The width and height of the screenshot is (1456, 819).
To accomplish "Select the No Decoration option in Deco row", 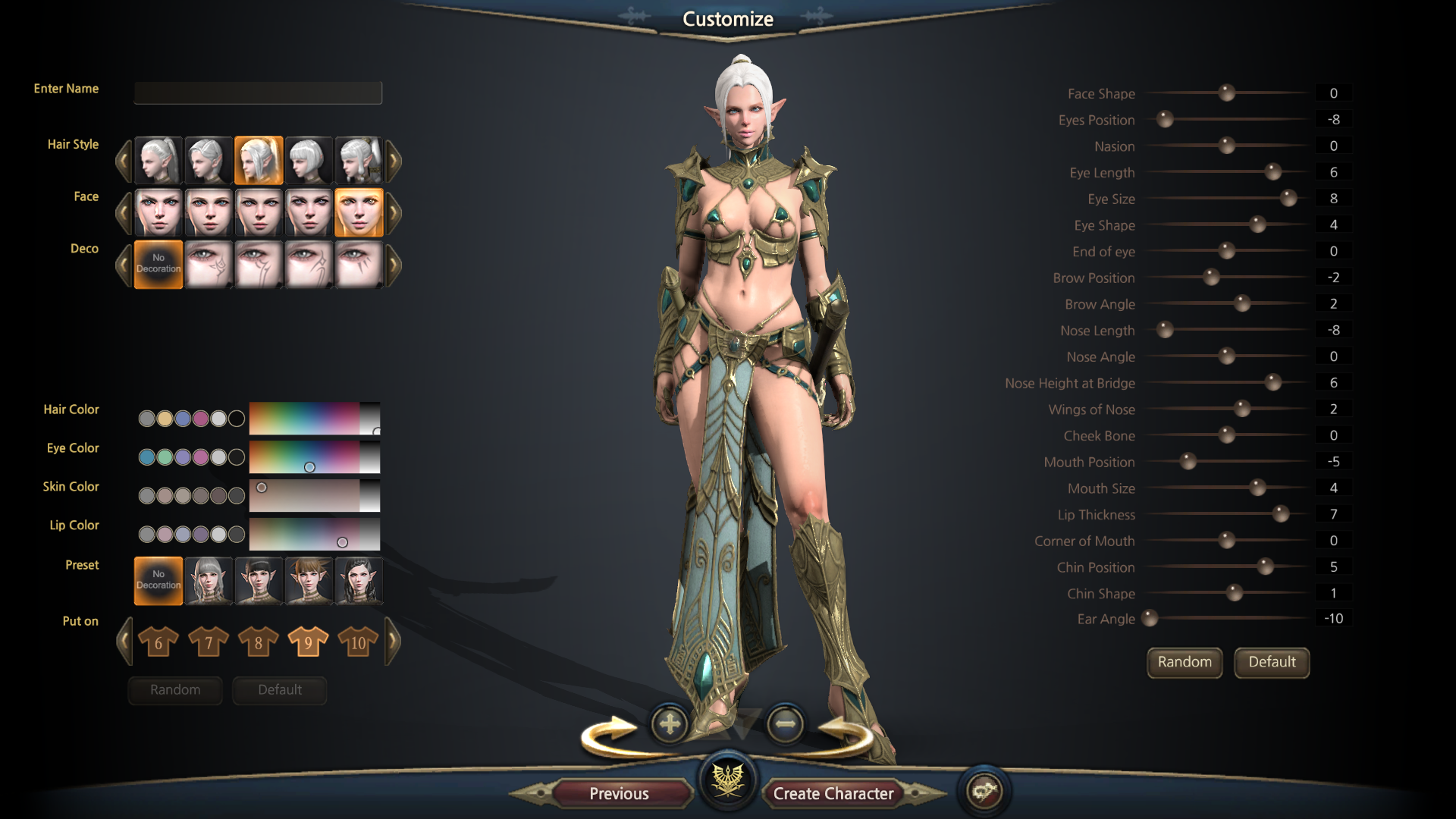I will tap(158, 264).
